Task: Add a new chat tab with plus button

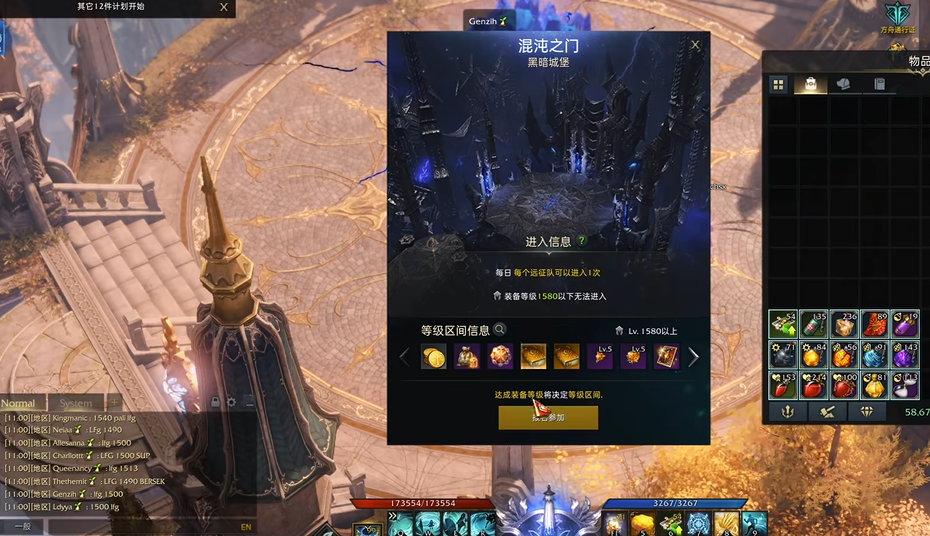Action: coord(114,403)
